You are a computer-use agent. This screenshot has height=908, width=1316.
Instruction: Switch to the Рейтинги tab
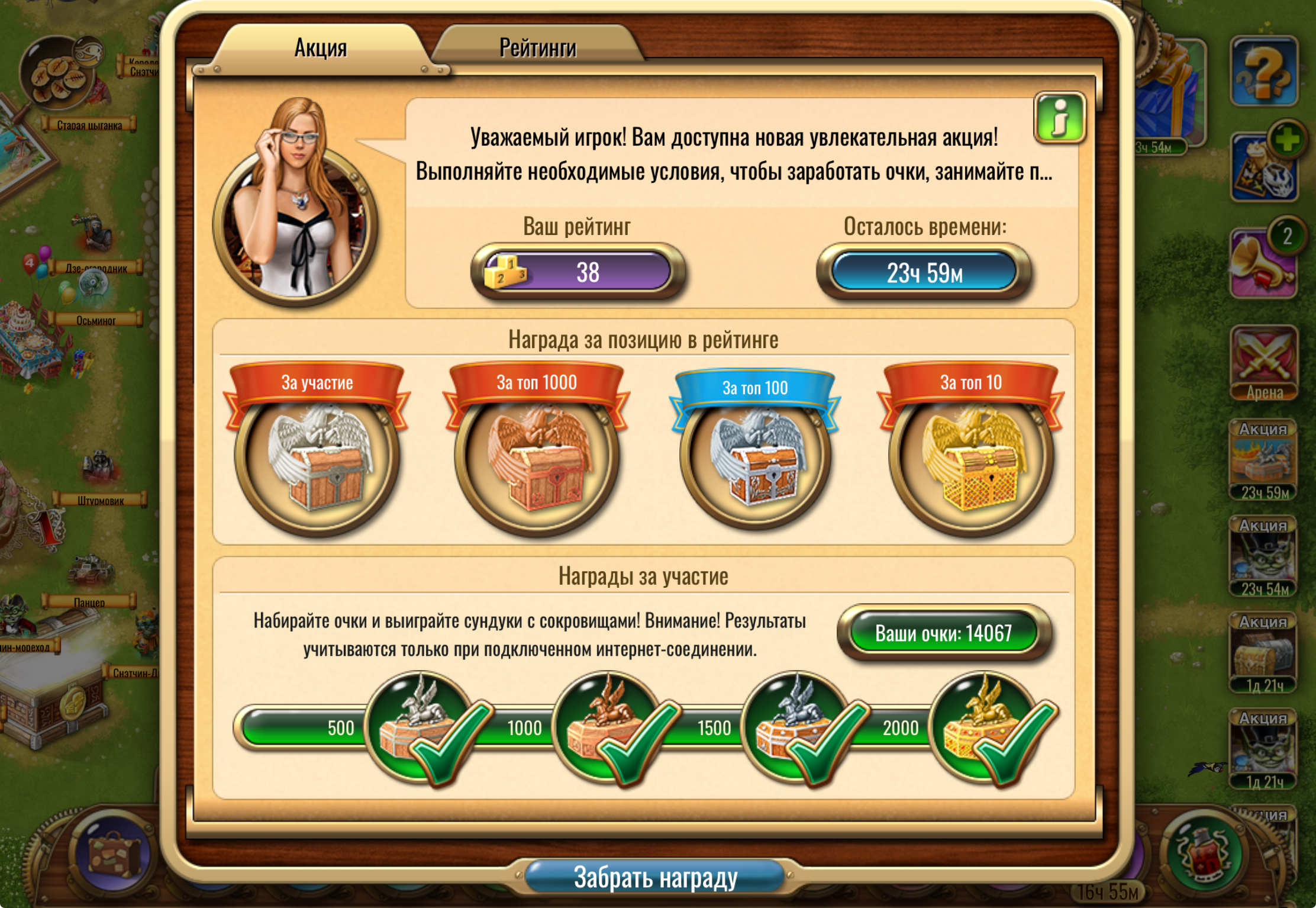coord(537,47)
